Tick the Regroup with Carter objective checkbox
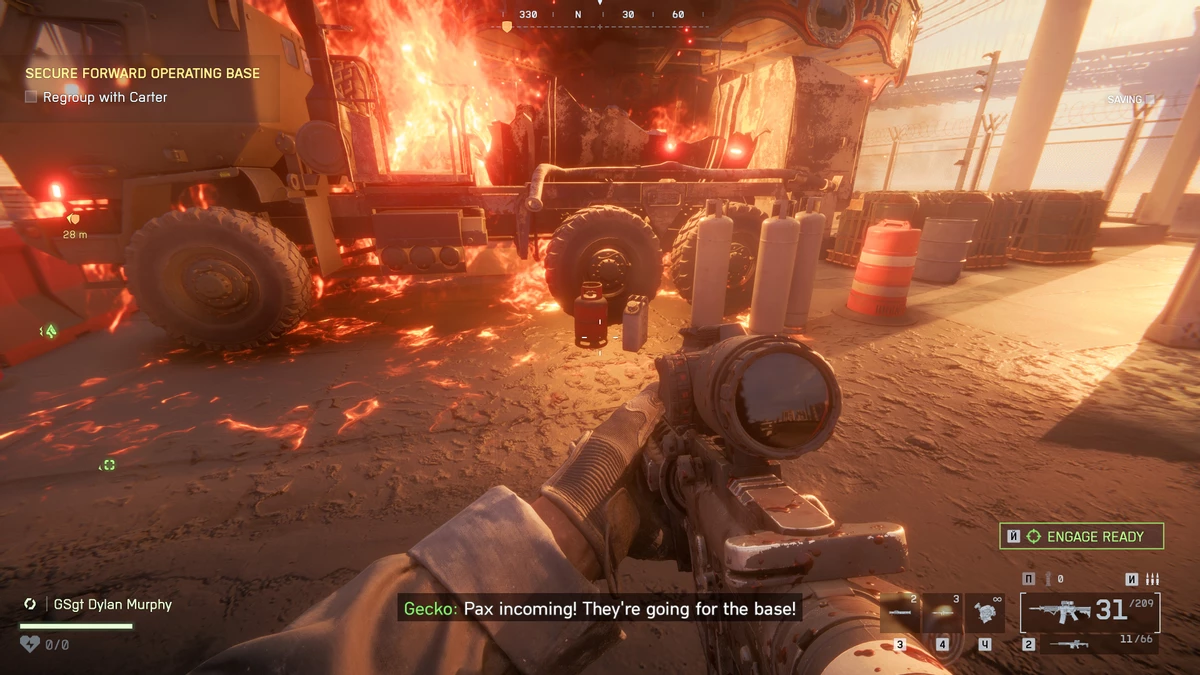This screenshot has width=1200, height=675. click(31, 97)
